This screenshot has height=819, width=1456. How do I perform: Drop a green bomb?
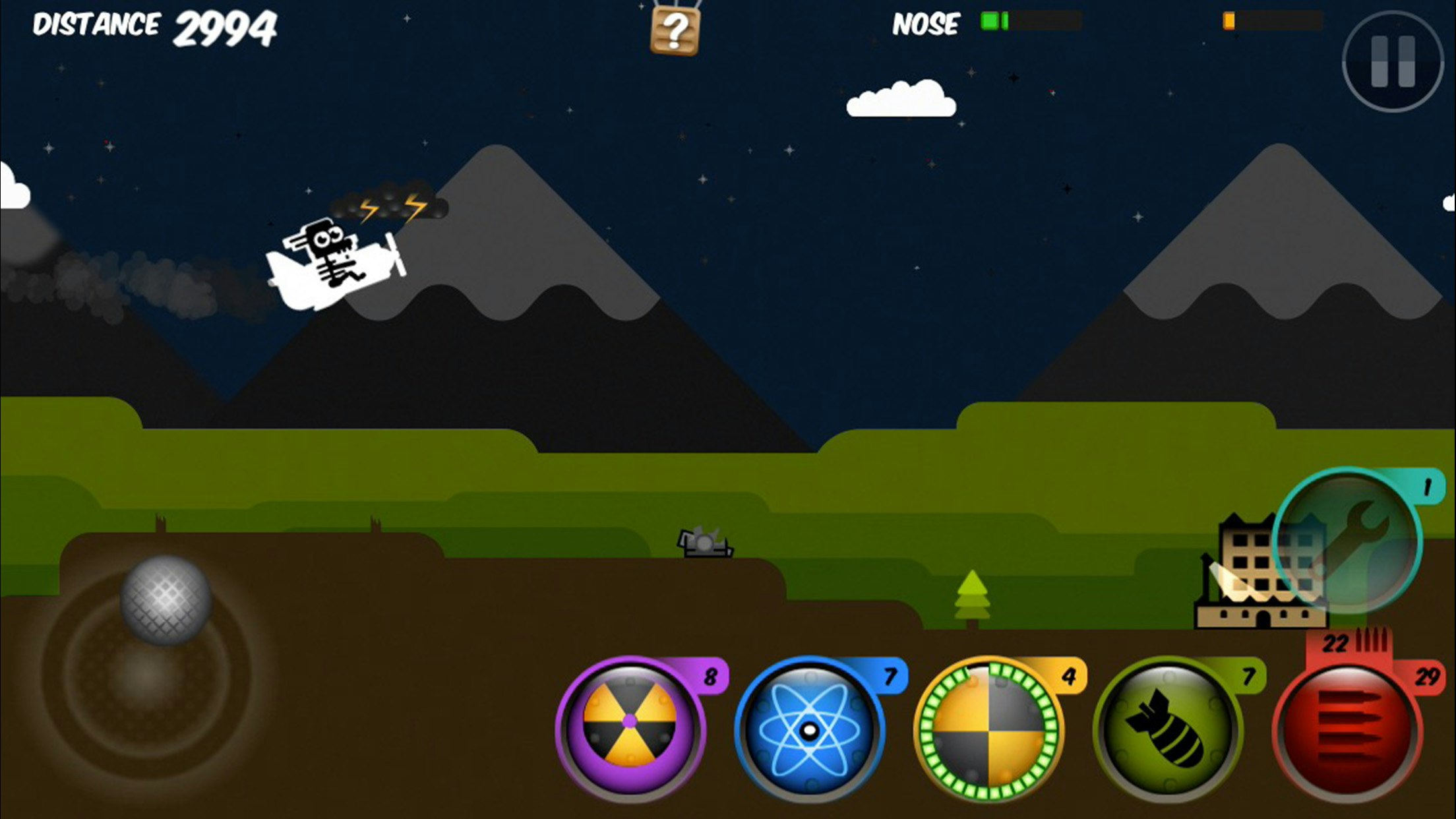coord(1167,729)
